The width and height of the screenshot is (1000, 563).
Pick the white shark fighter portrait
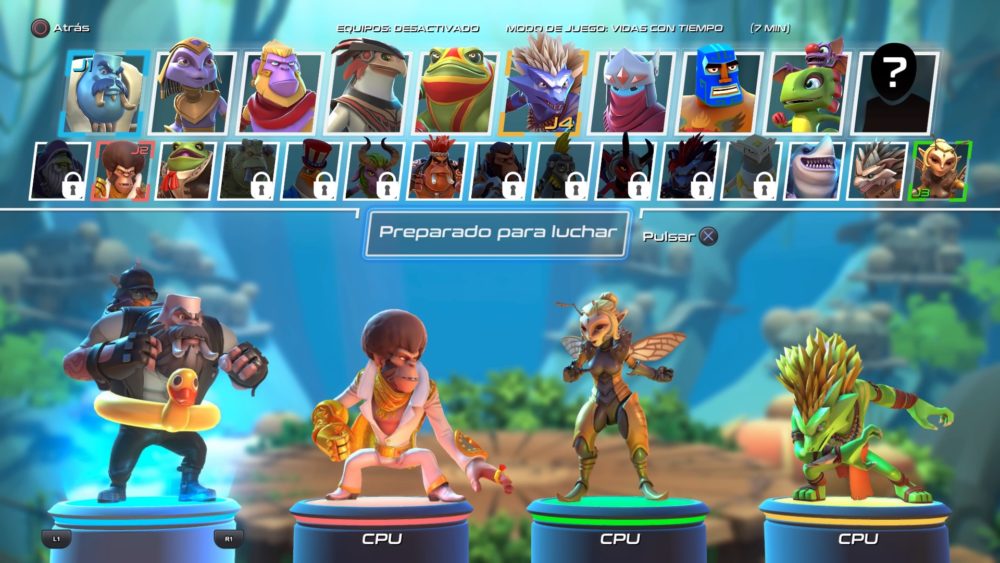coord(813,170)
